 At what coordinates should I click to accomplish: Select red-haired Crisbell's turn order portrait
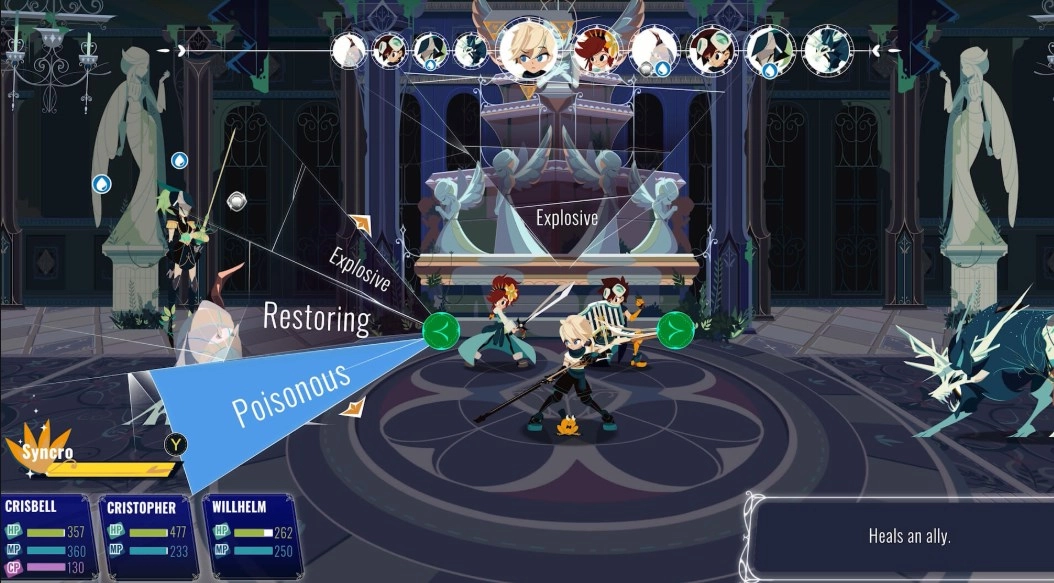tap(596, 50)
